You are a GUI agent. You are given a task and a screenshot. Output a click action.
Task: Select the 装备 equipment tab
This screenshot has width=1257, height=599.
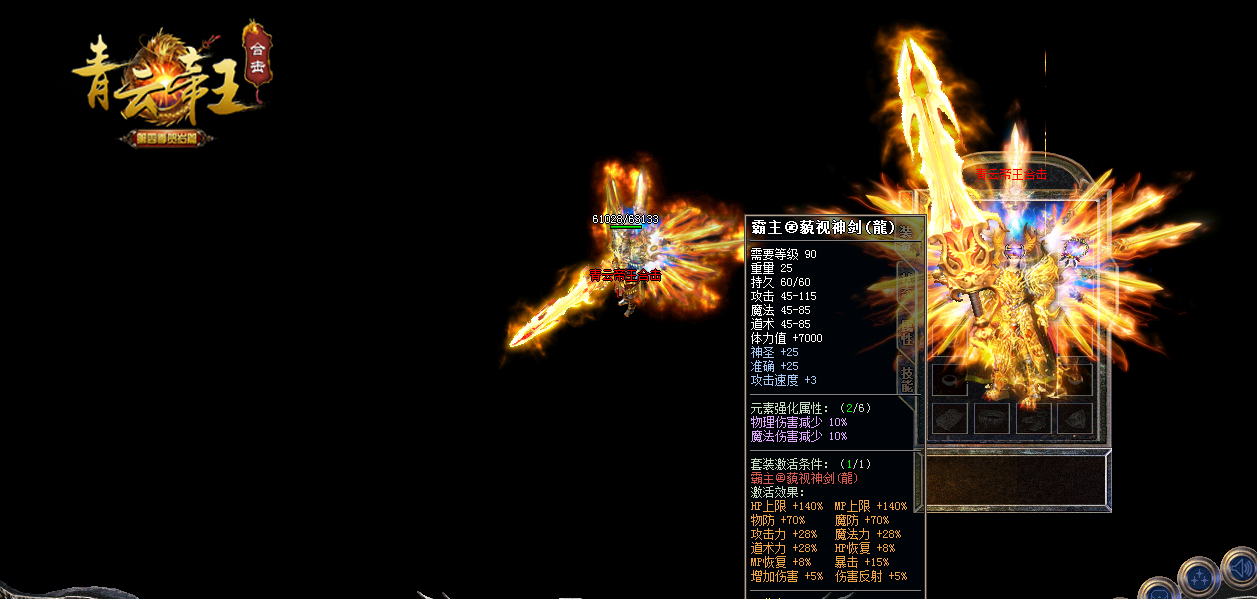click(x=906, y=233)
